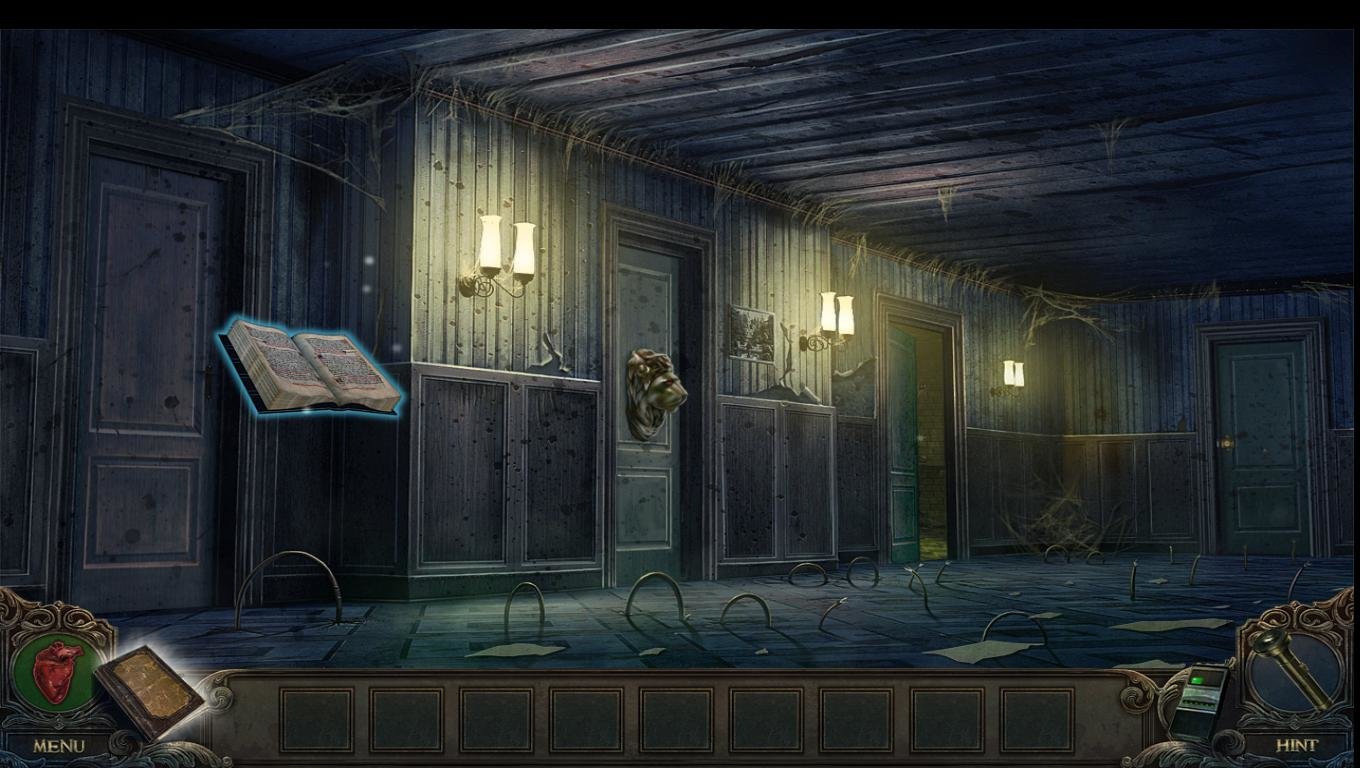This screenshot has height=768, width=1360.
Task: Click the lit sconce beside the green door
Action: 836,315
